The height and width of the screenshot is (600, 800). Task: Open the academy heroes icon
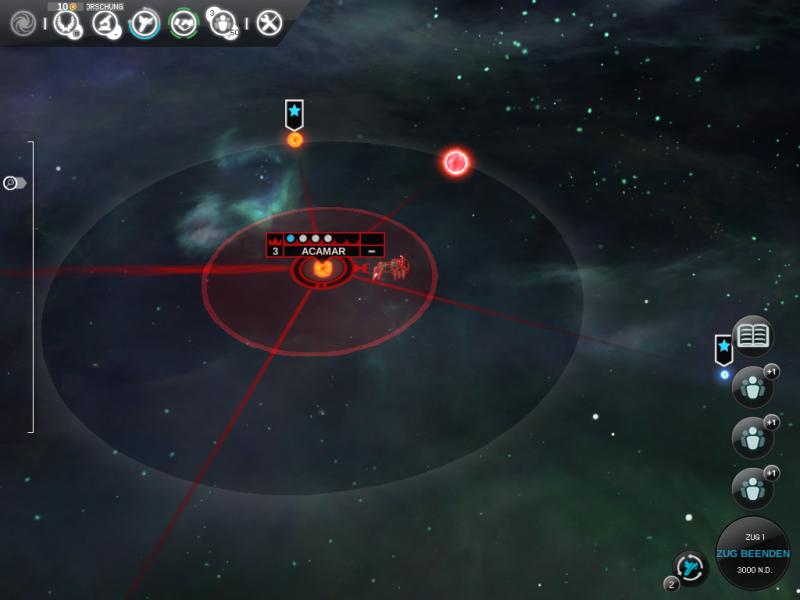(x=221, y=23)
